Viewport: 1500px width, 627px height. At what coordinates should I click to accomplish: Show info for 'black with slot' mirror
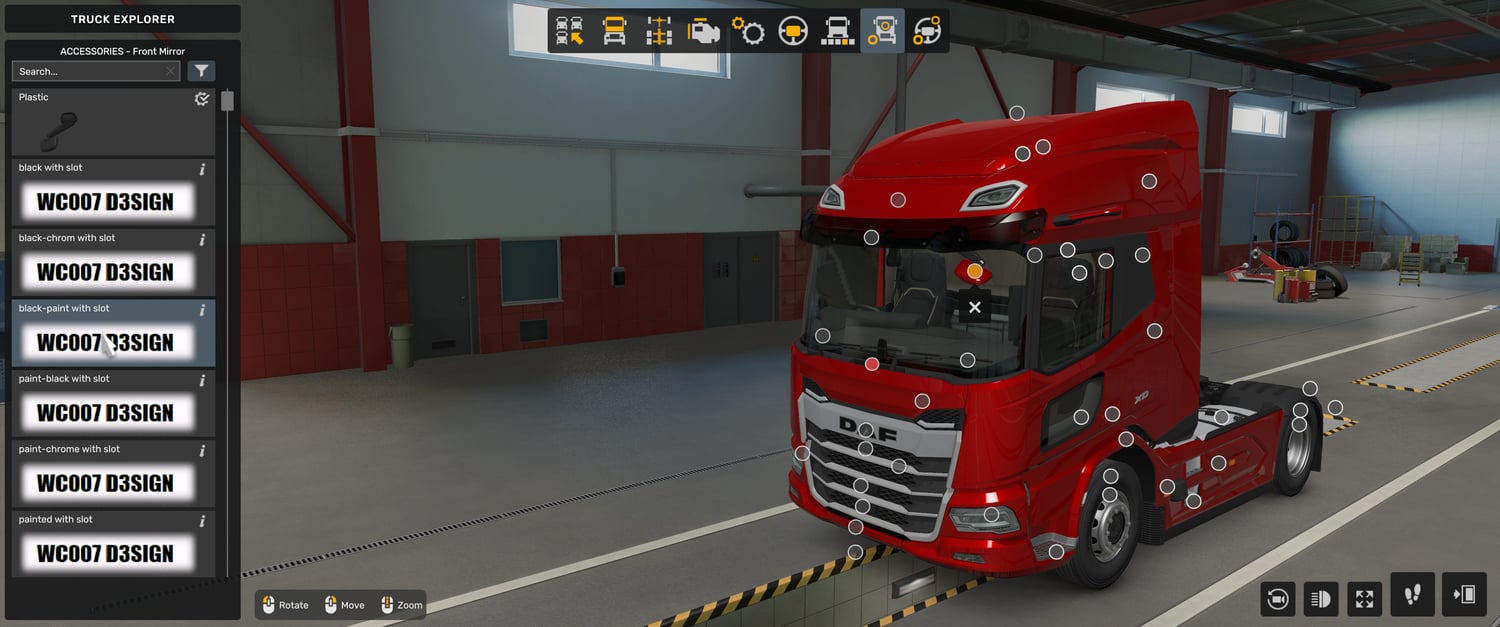coord(202,169)
